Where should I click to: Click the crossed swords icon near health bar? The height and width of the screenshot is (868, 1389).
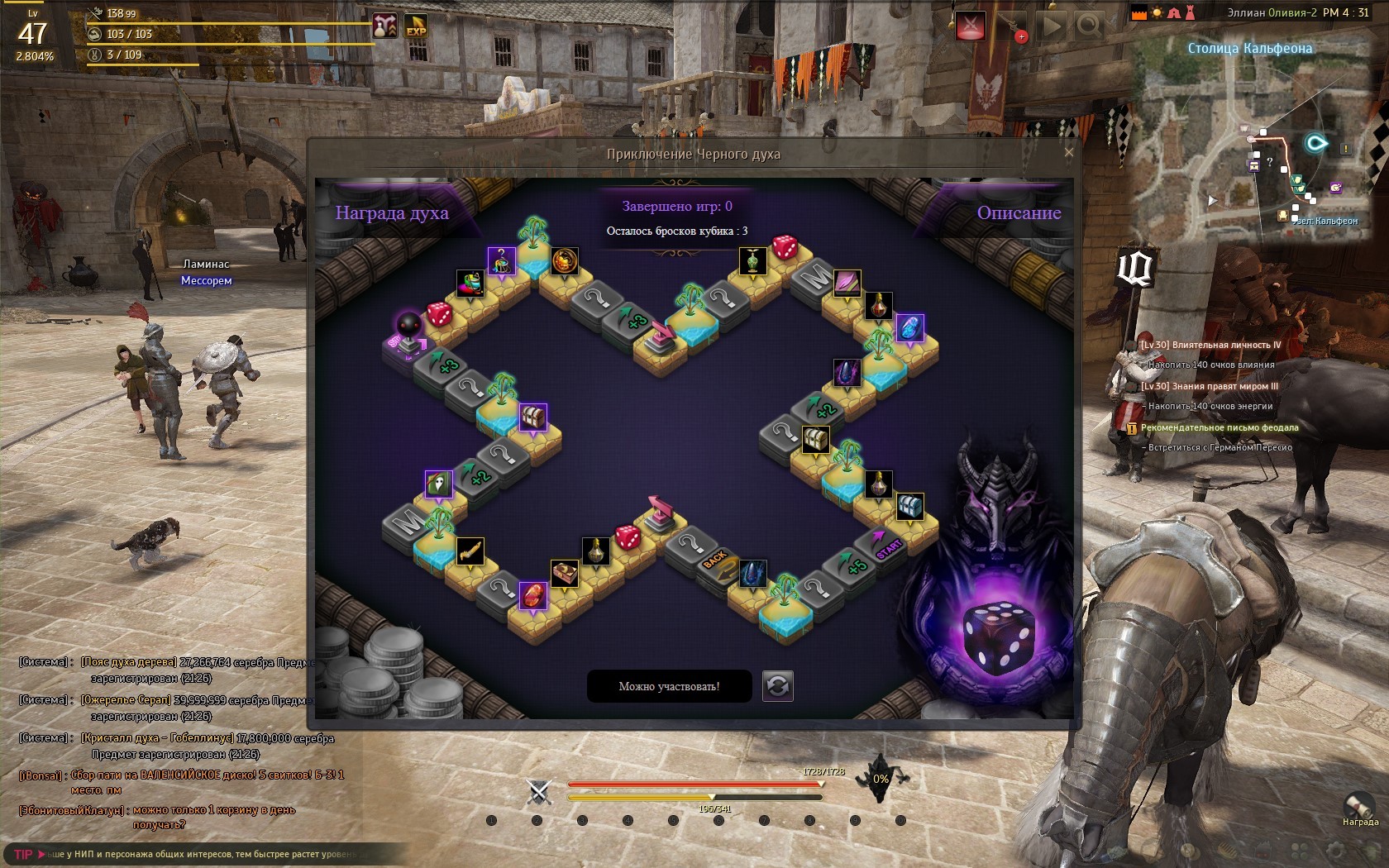(x=539, y=793)
